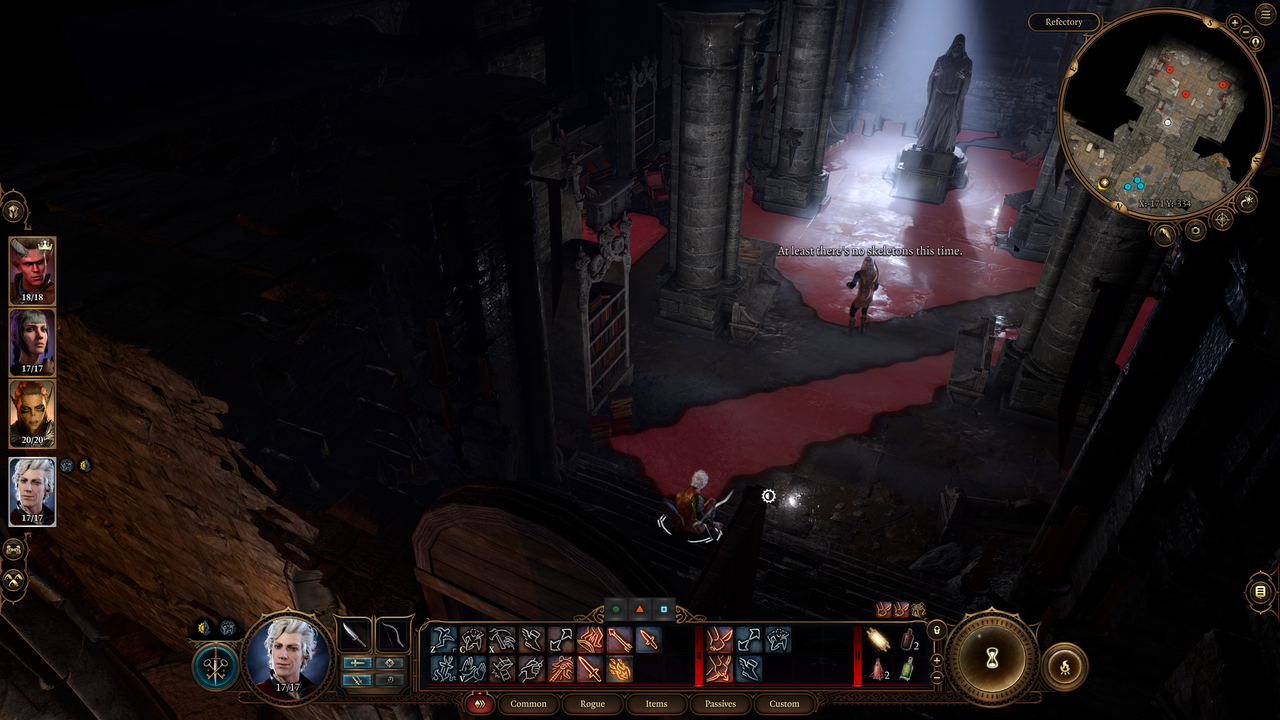This screenshot has width=1280, height=720.
Task: Select the horned tiefling party portrait
Action: (32, 270)
